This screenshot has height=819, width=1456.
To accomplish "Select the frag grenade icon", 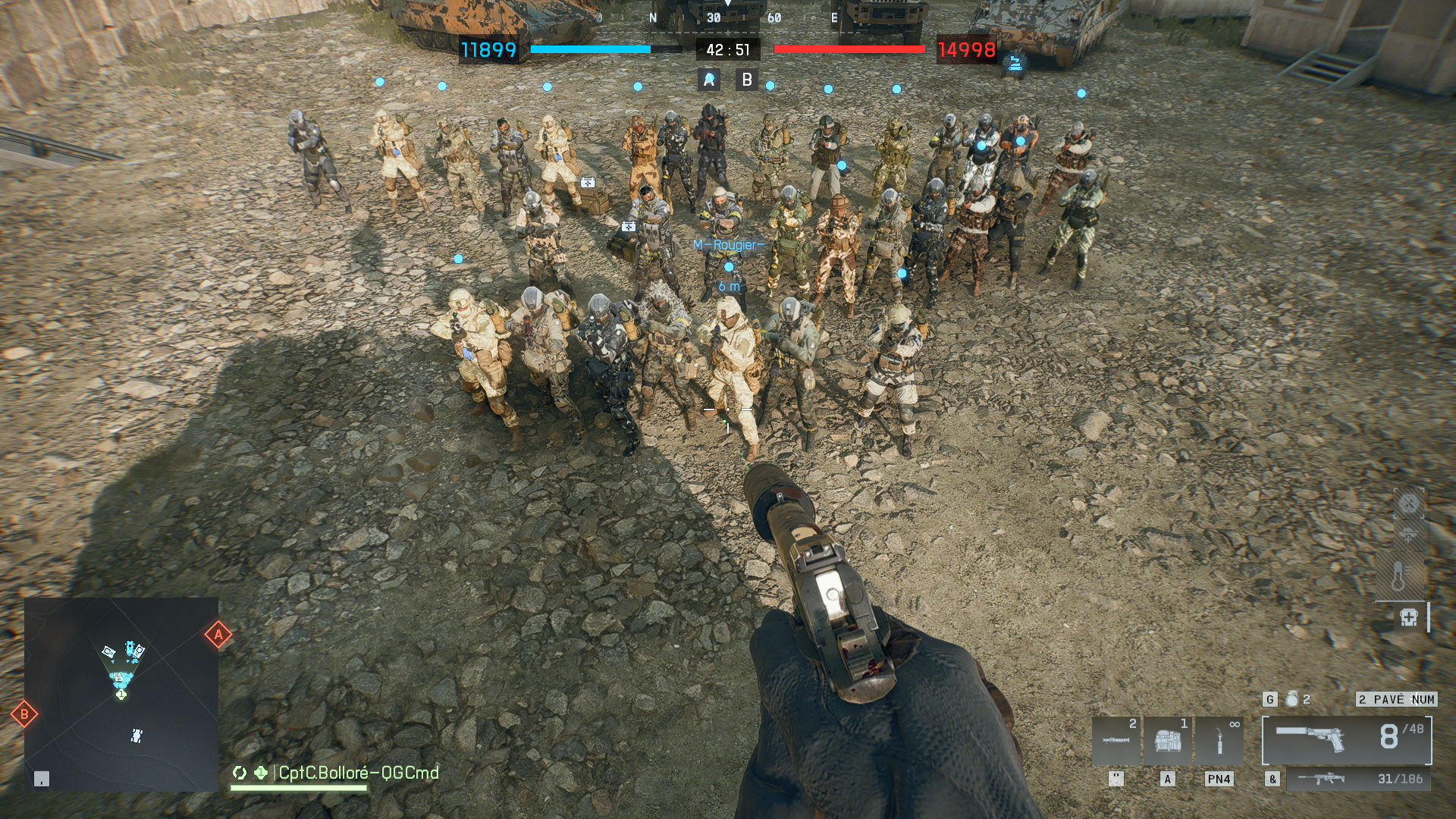I will [1292, 699].
